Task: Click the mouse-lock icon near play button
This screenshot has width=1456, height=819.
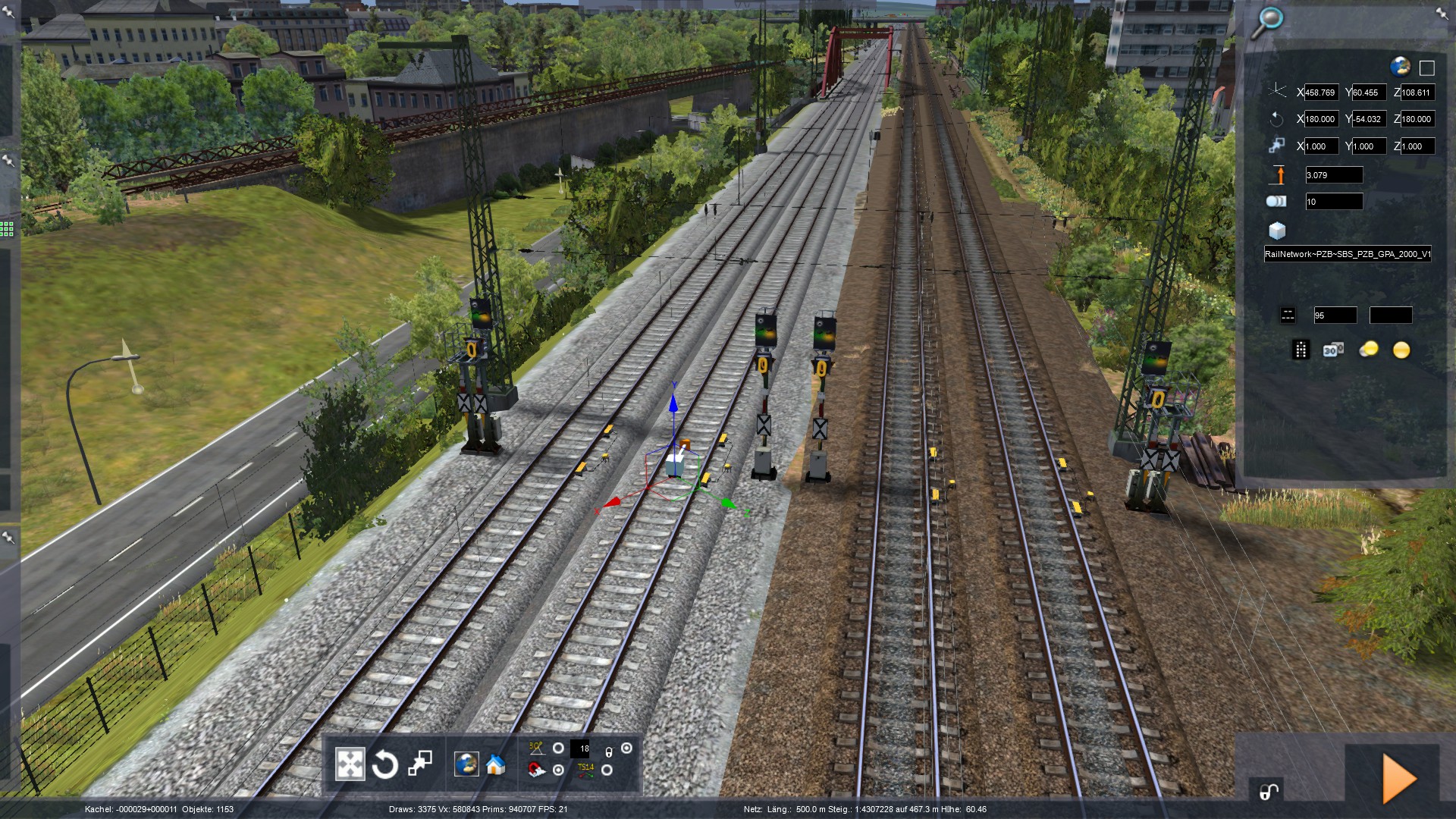Action: [1269, 791]
